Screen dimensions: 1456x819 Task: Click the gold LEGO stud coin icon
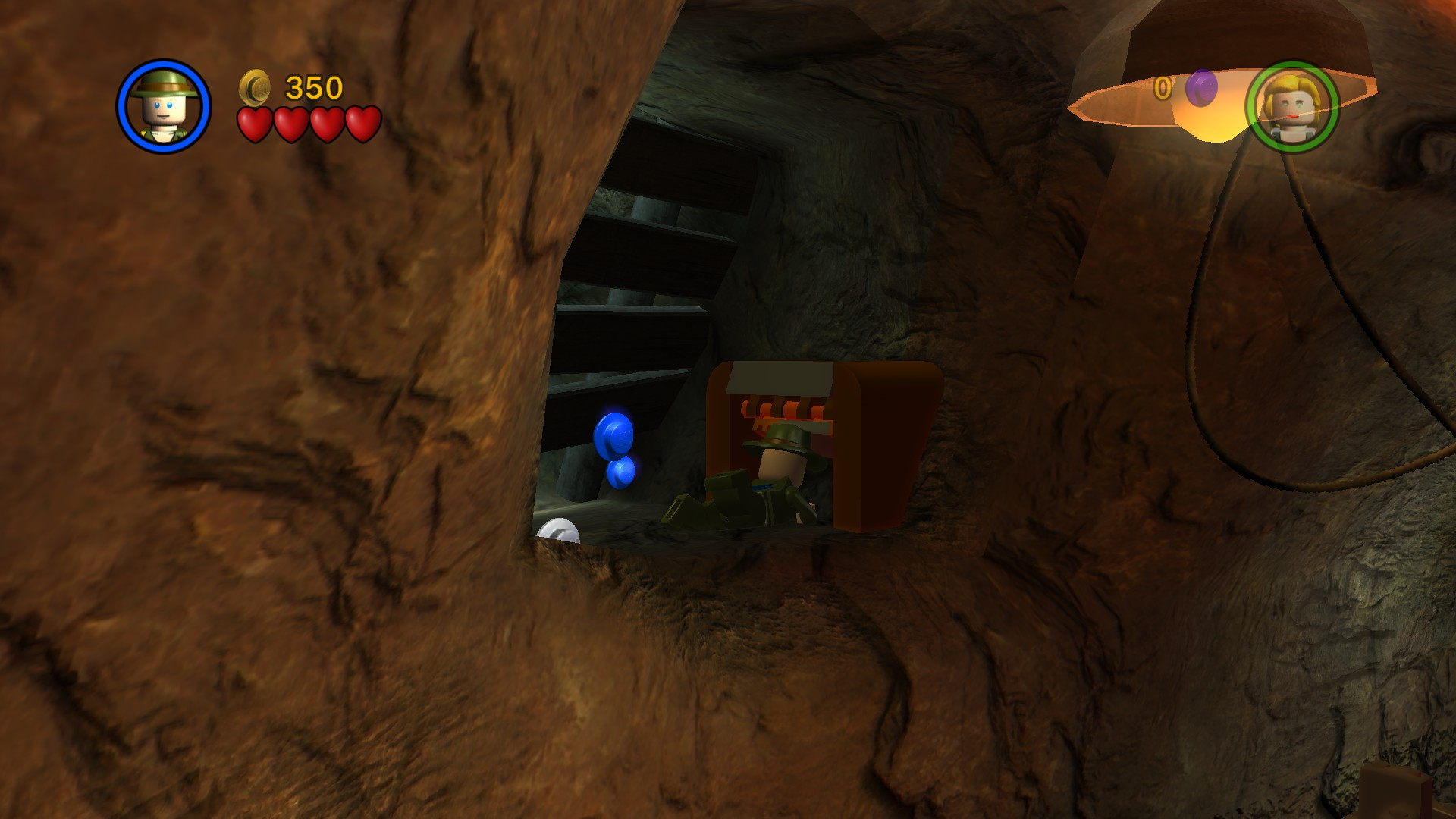[256, 87]
